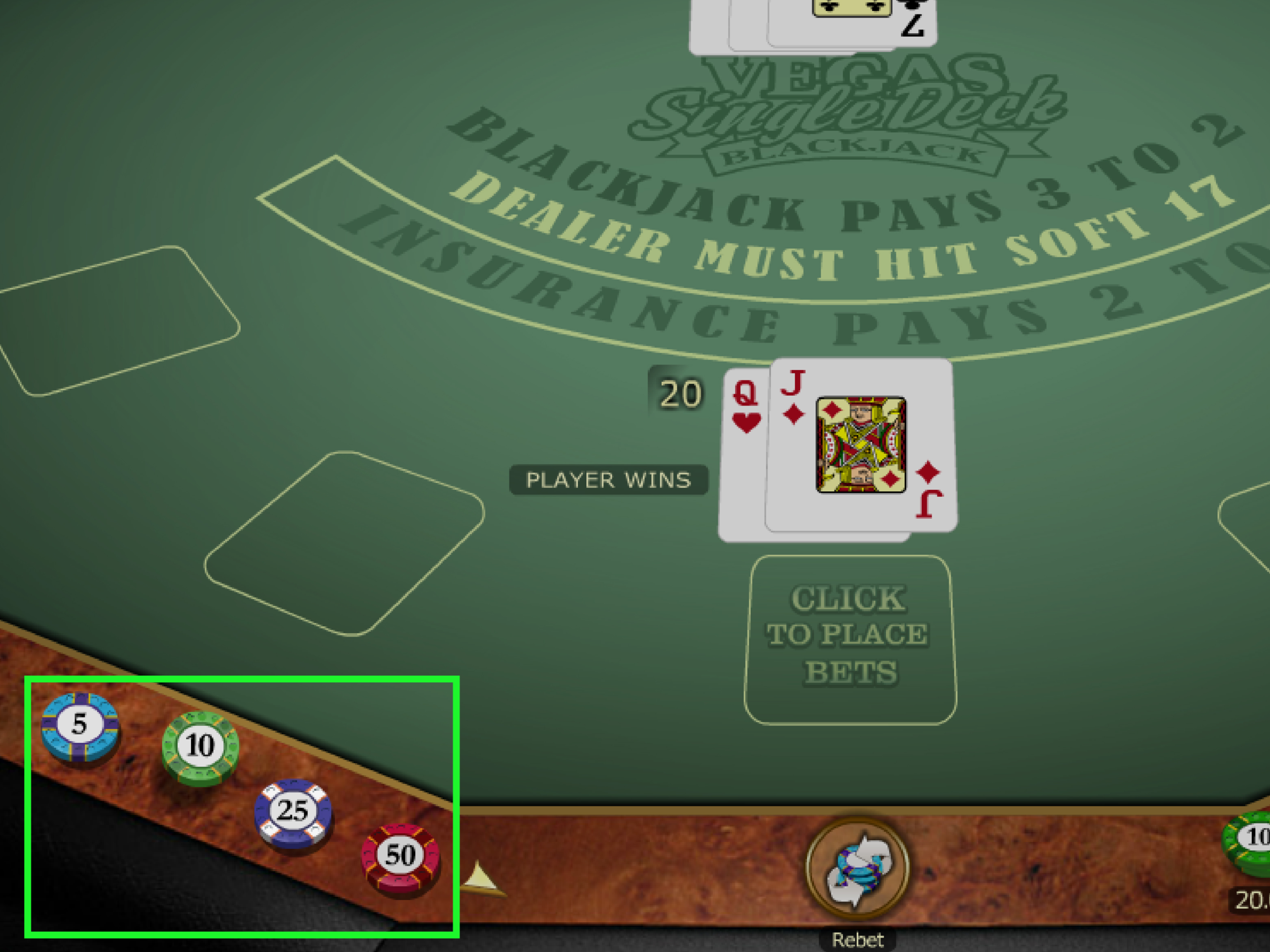The width and height of the screenshot is (1270, 952).
Task: Click the hand total showing 20
Action: 679,394
